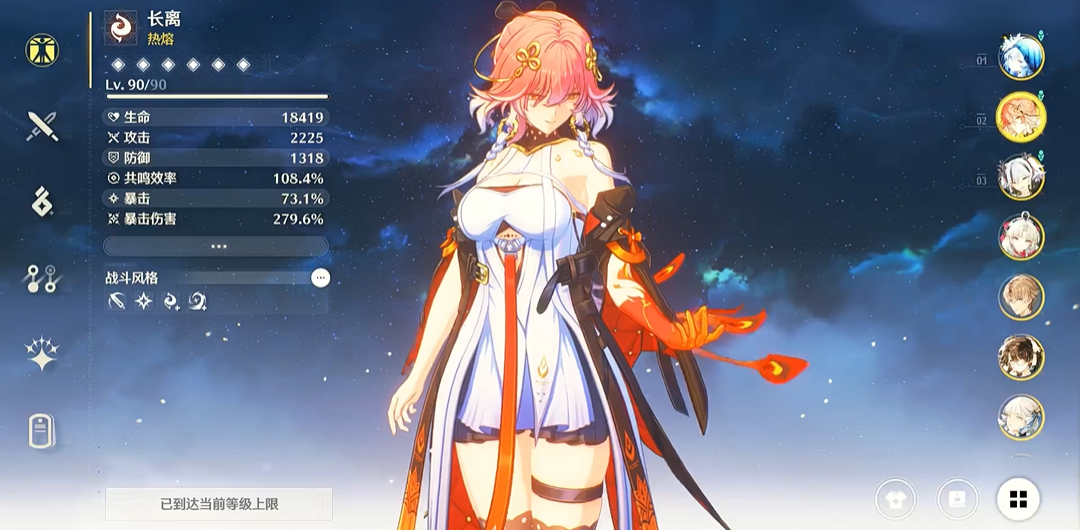
Task: Choose the dark brown-haired character portrait
Action: pos(1021,357)
